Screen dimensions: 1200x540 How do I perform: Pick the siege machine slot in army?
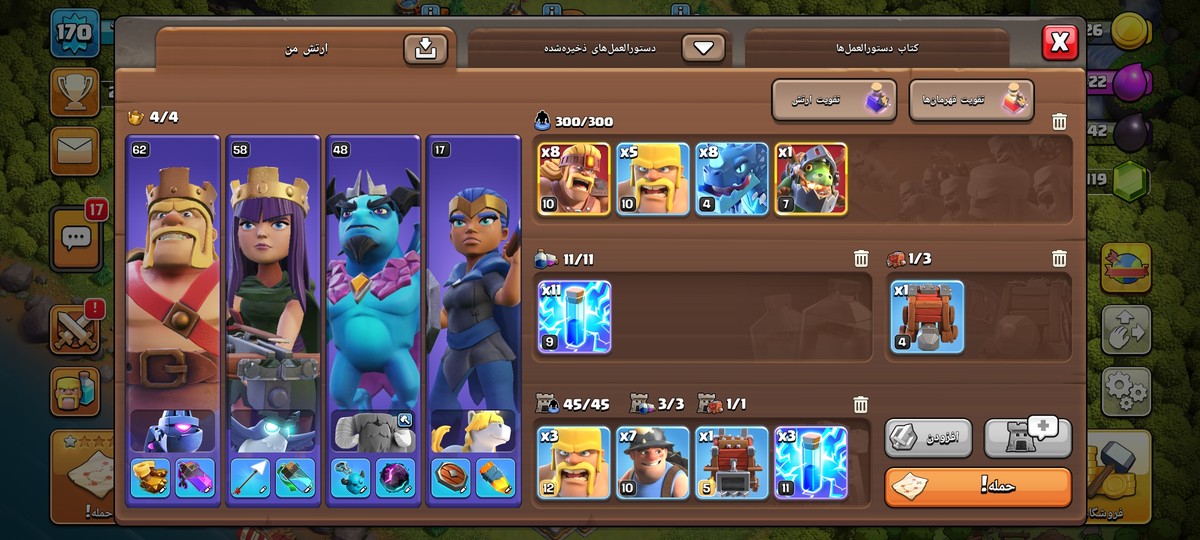927,318
